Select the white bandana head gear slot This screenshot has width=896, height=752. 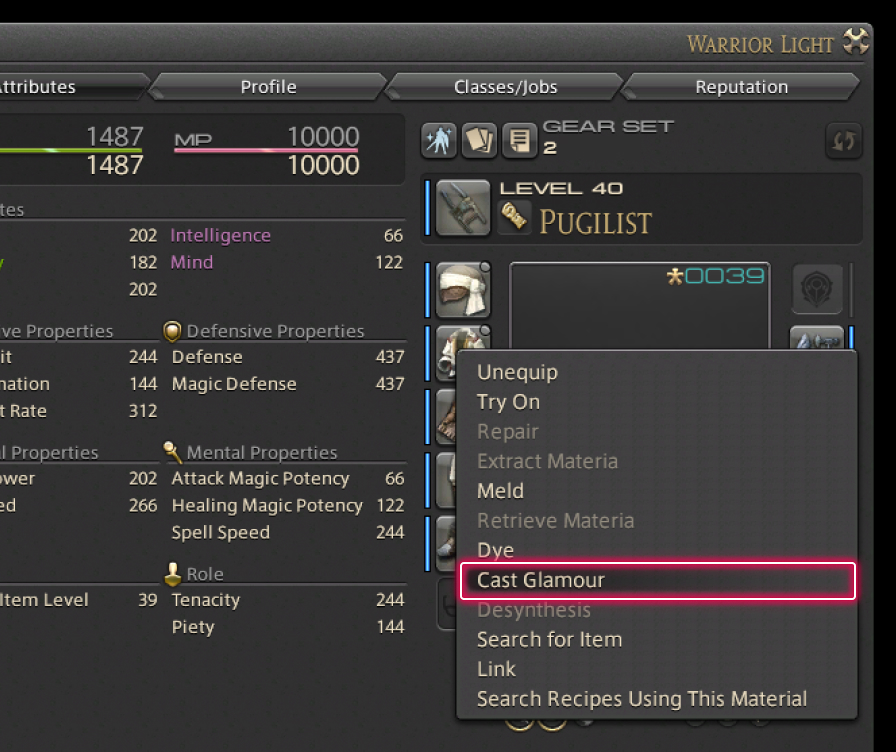click(x=463, y=290)
